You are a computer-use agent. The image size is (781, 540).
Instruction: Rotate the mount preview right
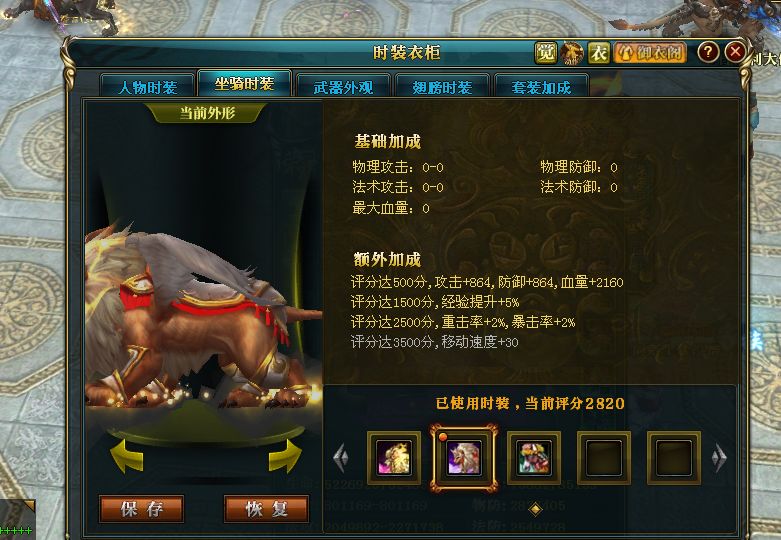point(285,457)
